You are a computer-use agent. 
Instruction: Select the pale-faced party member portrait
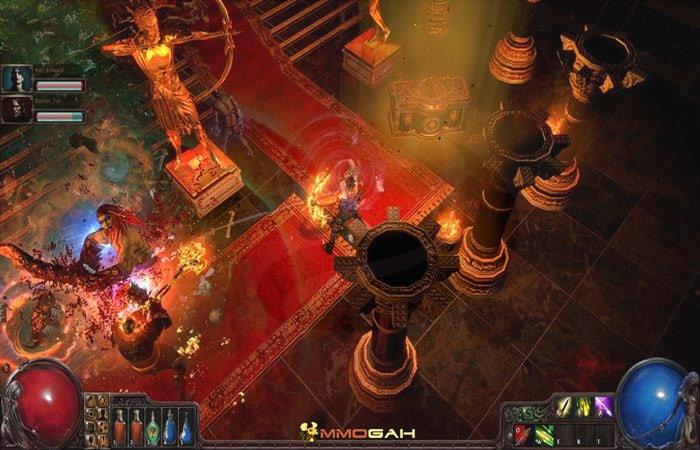pyautogui.click(x=16, y=78)
